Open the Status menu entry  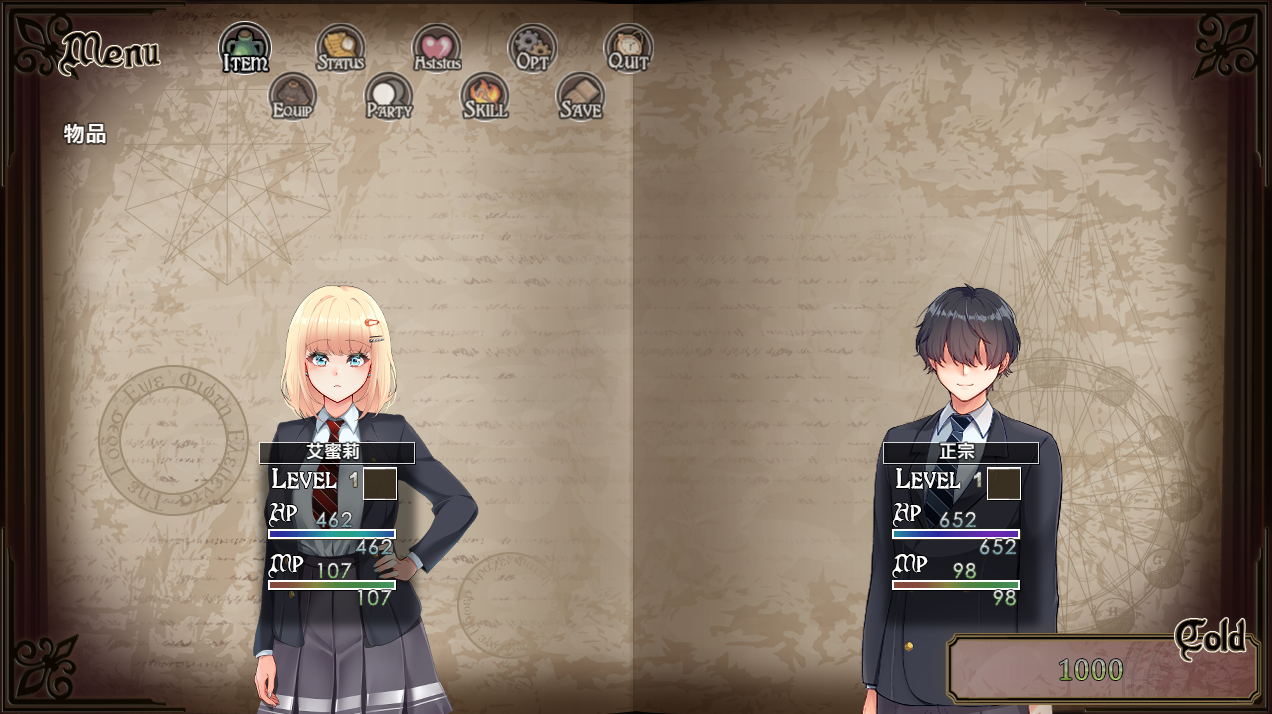(x=341, y=49)
